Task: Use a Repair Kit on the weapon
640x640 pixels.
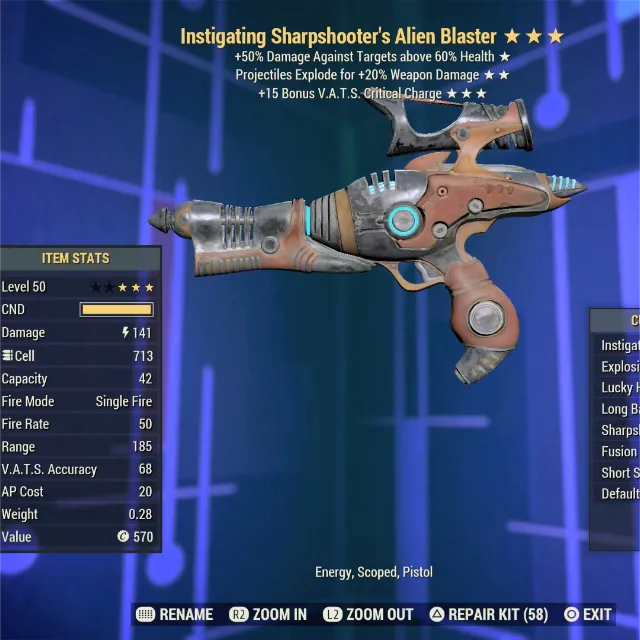Action: [490, 614]
